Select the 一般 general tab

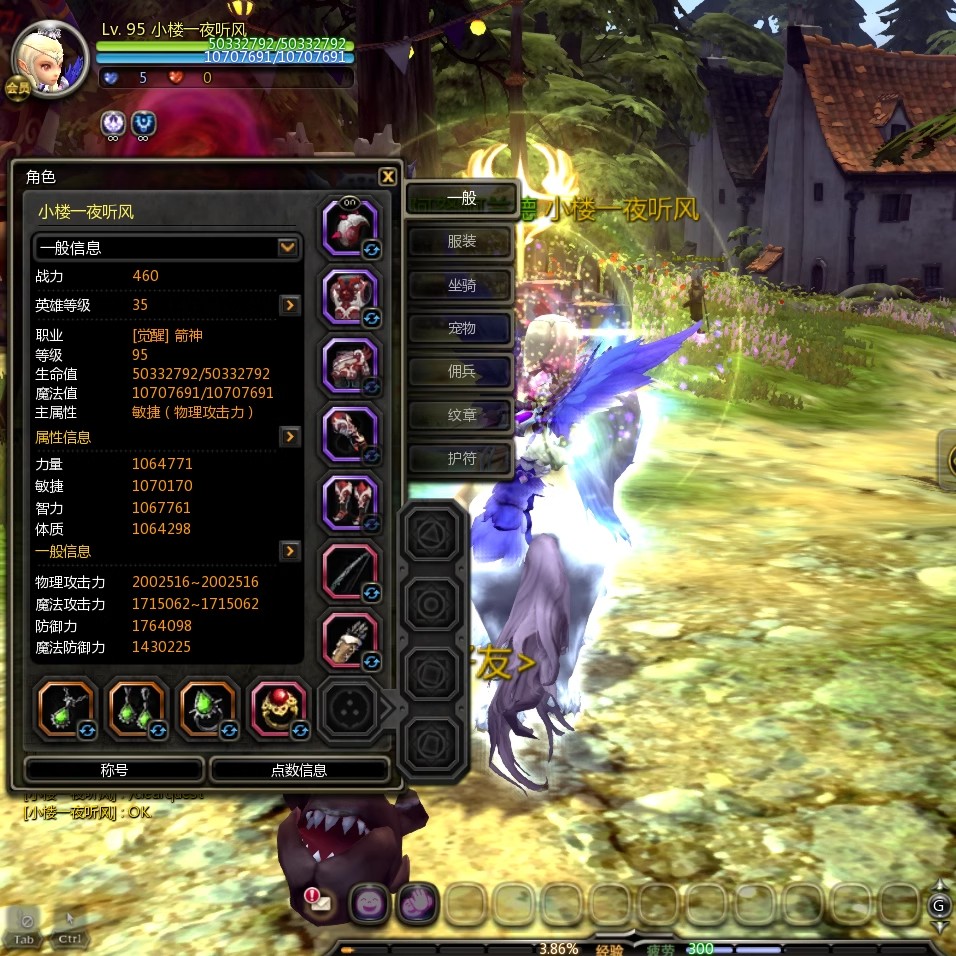pyautogui.click(x=461, y=198)
